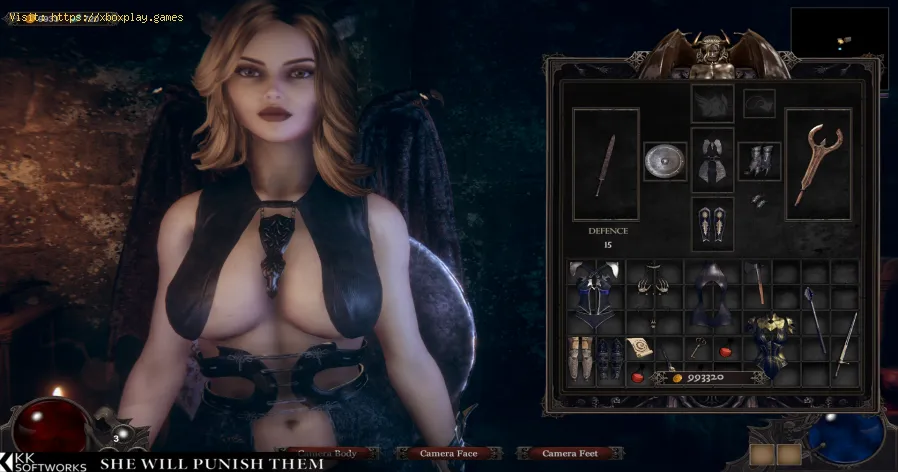Viewport: 898px width, 472px height.
Task: Select the equipped leg greaves slot
Action: [712, 223]
